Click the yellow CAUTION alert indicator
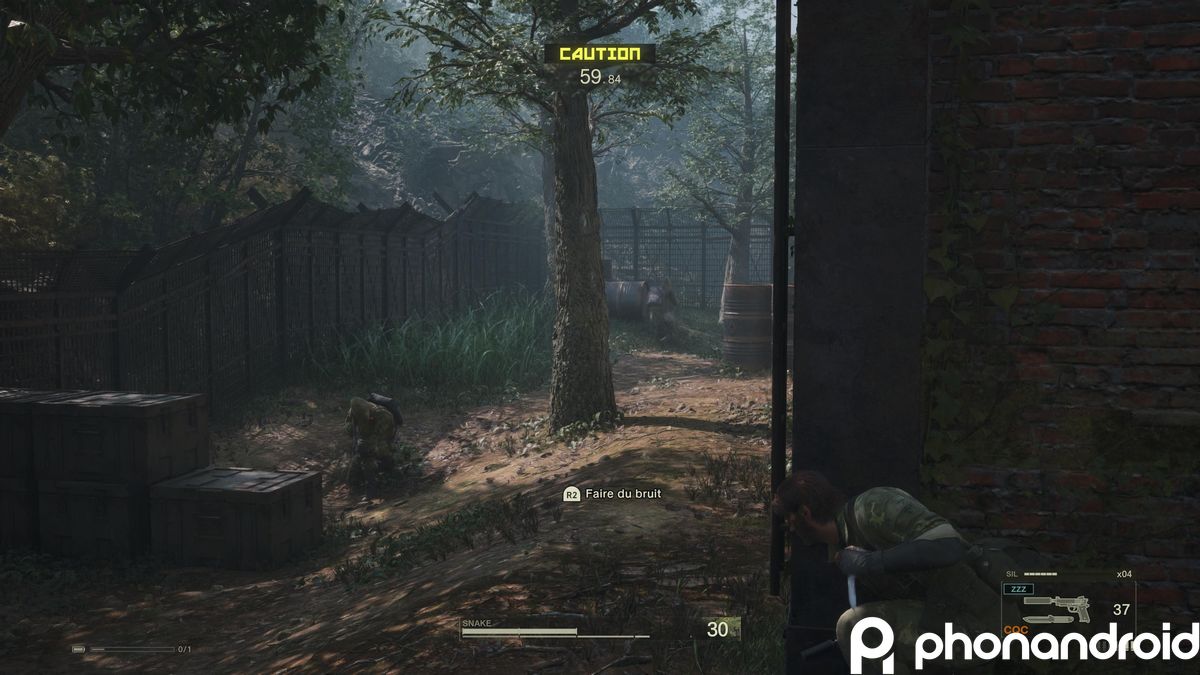Image resolution: width=1200 pixels, height=675 pixels. [x=599, y=53]
